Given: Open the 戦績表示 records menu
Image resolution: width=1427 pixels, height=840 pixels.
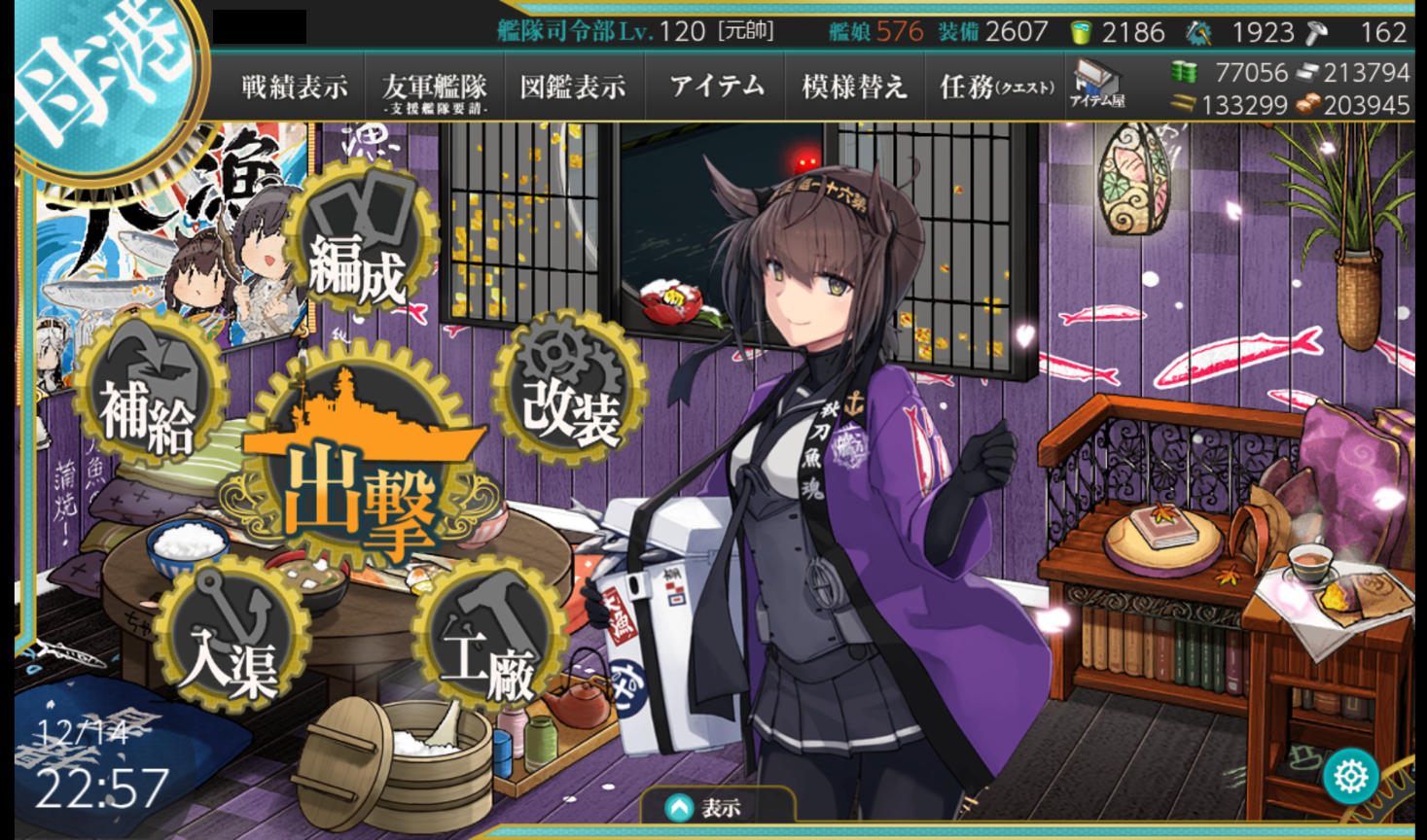Looking at the screenshot, I should click(x=294, y=87).
